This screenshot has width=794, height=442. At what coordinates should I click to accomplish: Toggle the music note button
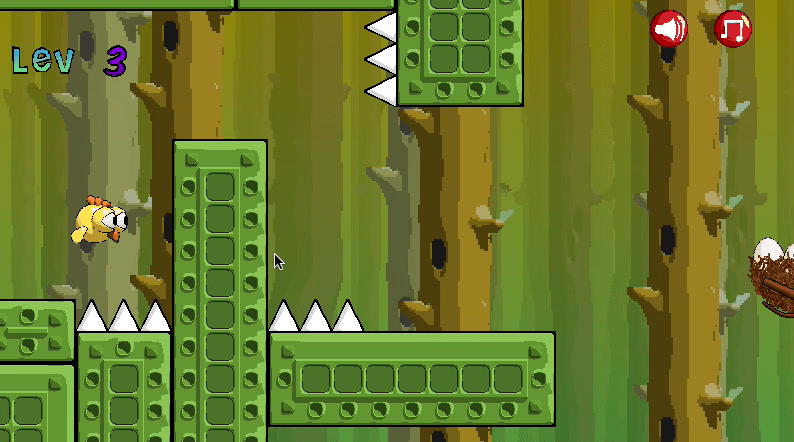coord(733,29)
